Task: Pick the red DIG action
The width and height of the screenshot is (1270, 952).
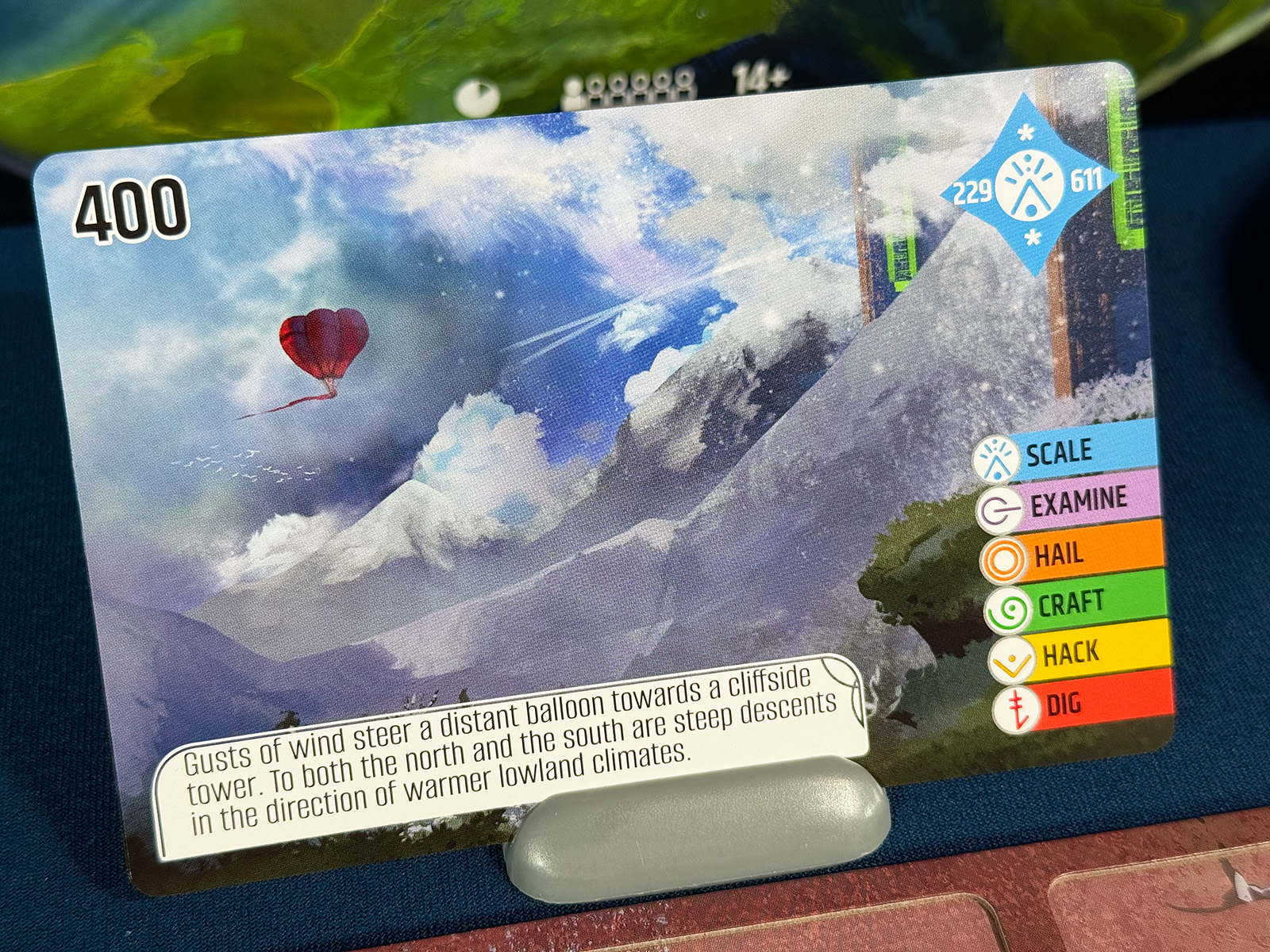Action: (1064, 704)
